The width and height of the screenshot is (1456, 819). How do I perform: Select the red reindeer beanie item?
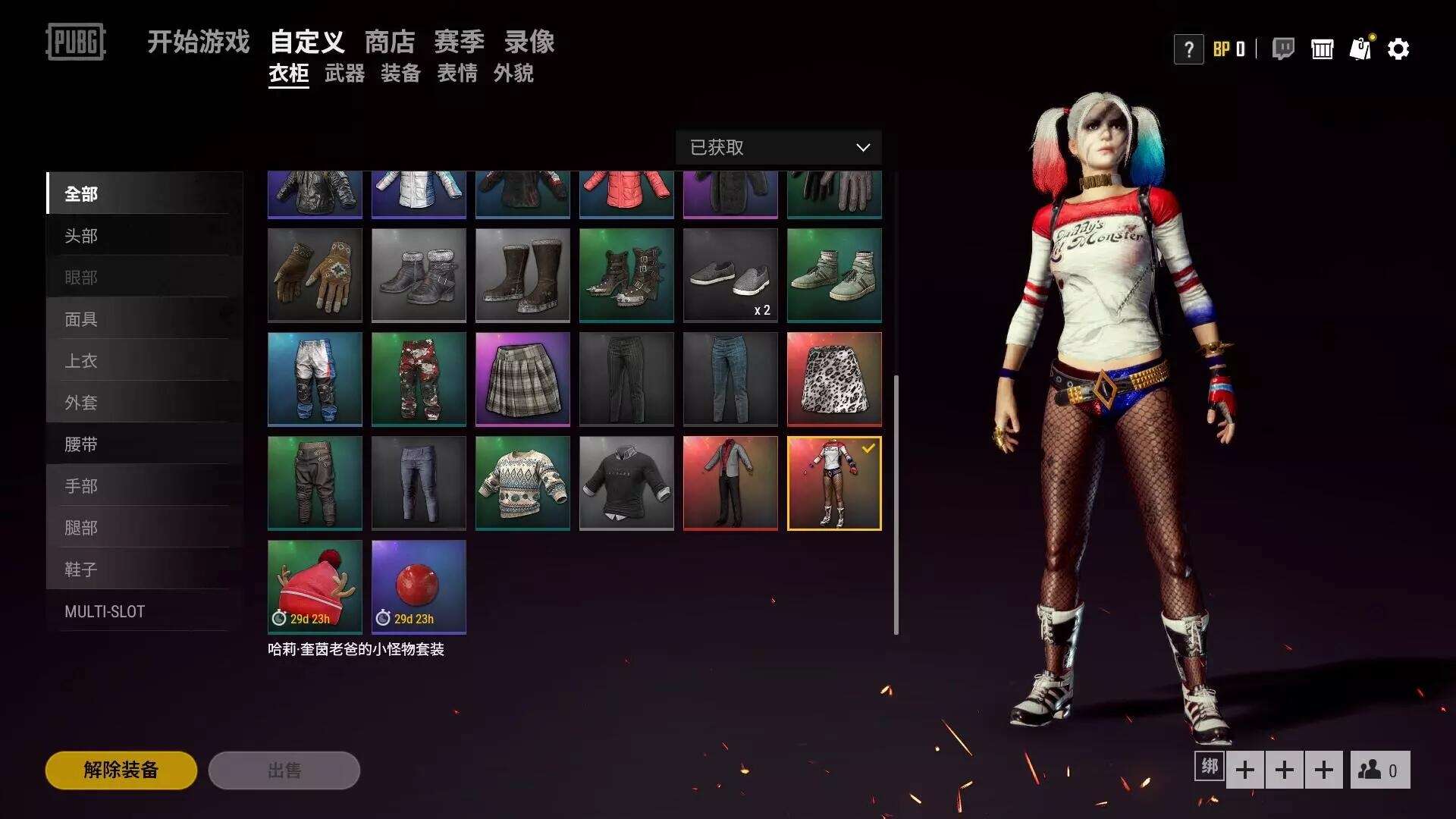coord(315,586)
